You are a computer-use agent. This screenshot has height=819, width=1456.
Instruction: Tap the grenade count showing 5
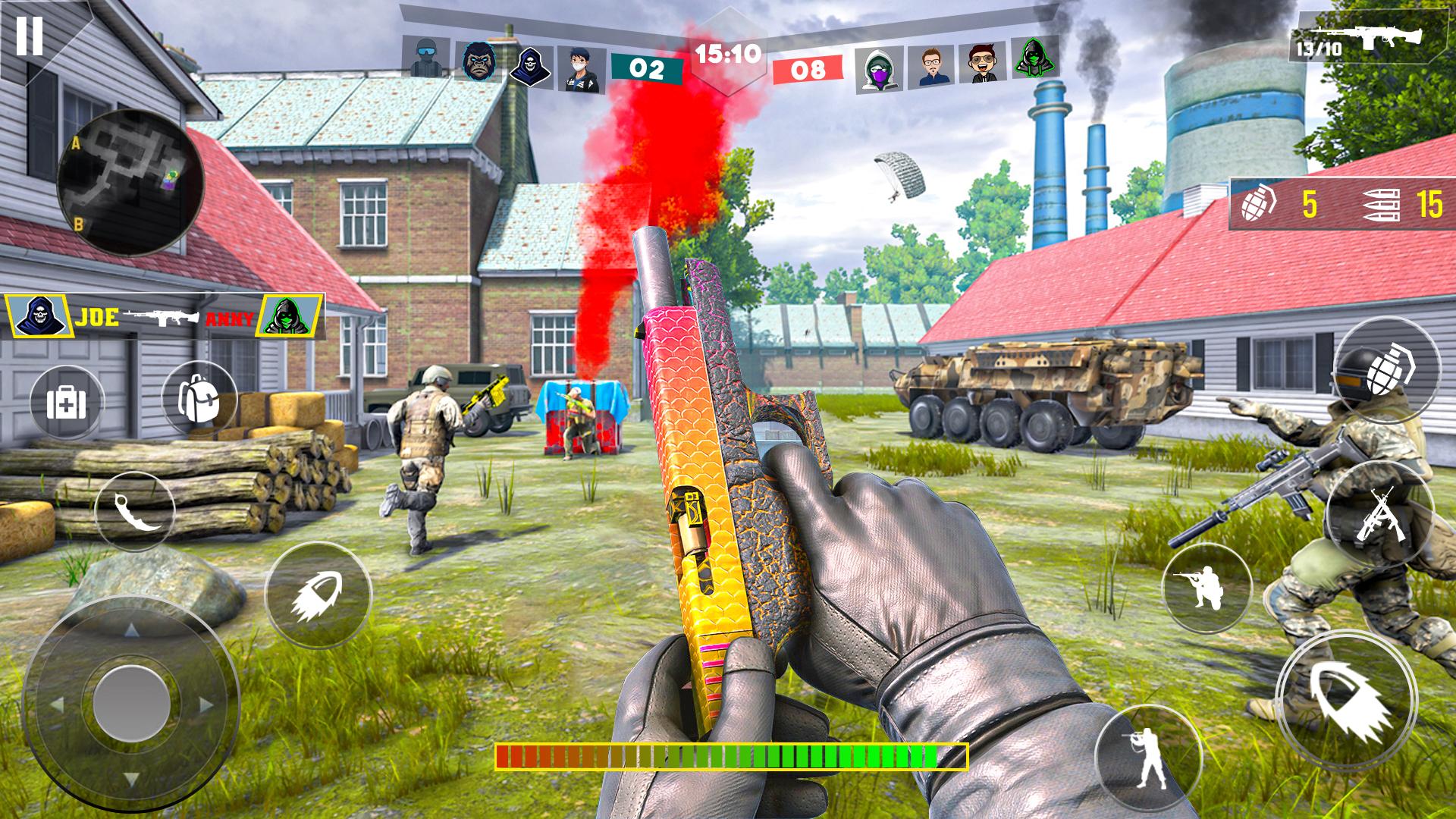pyautogui.click(x=1310, y=202)
